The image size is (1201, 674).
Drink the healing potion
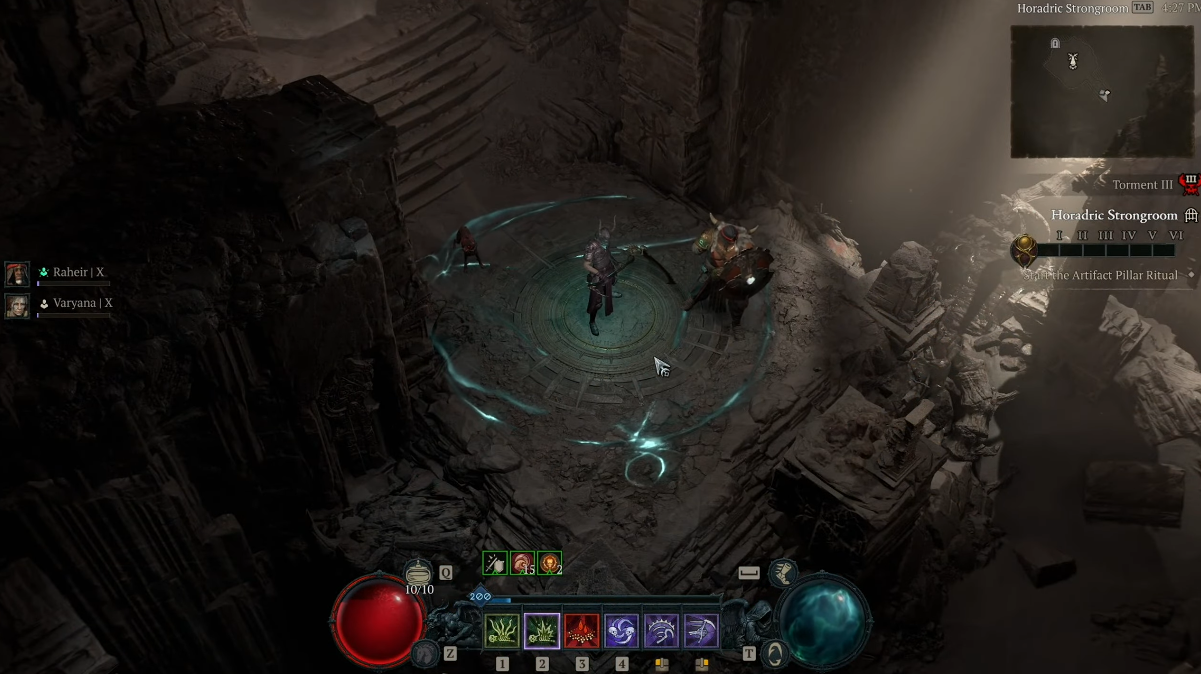click(419, 574)
